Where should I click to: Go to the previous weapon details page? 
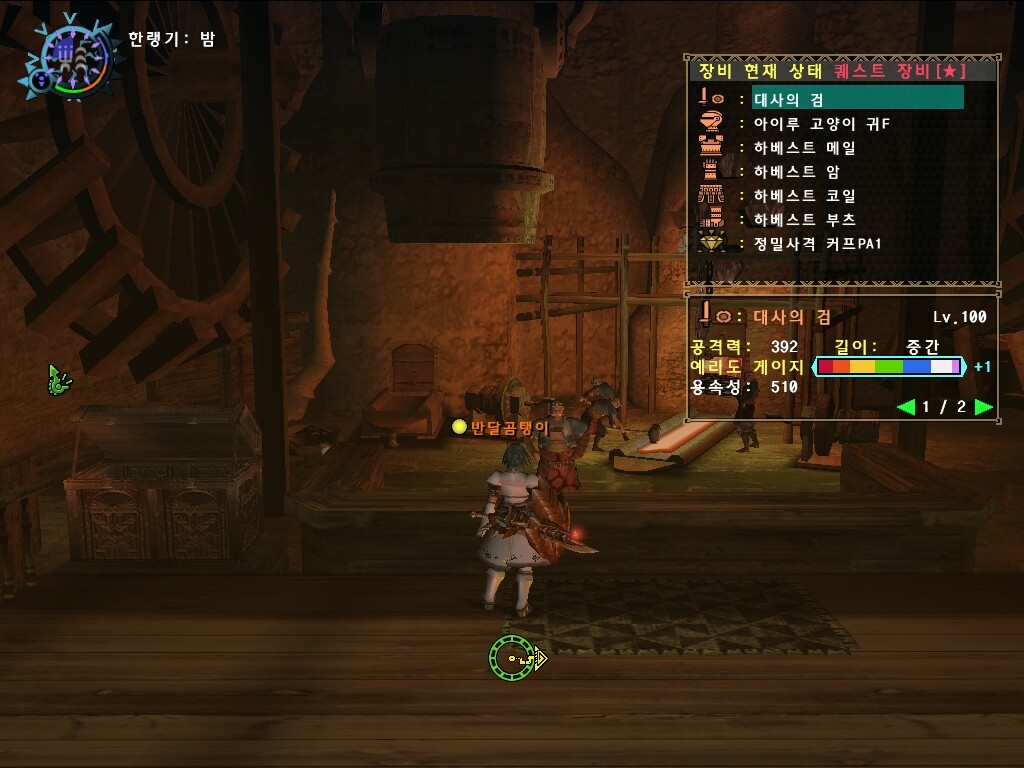(x=905, y=407)
